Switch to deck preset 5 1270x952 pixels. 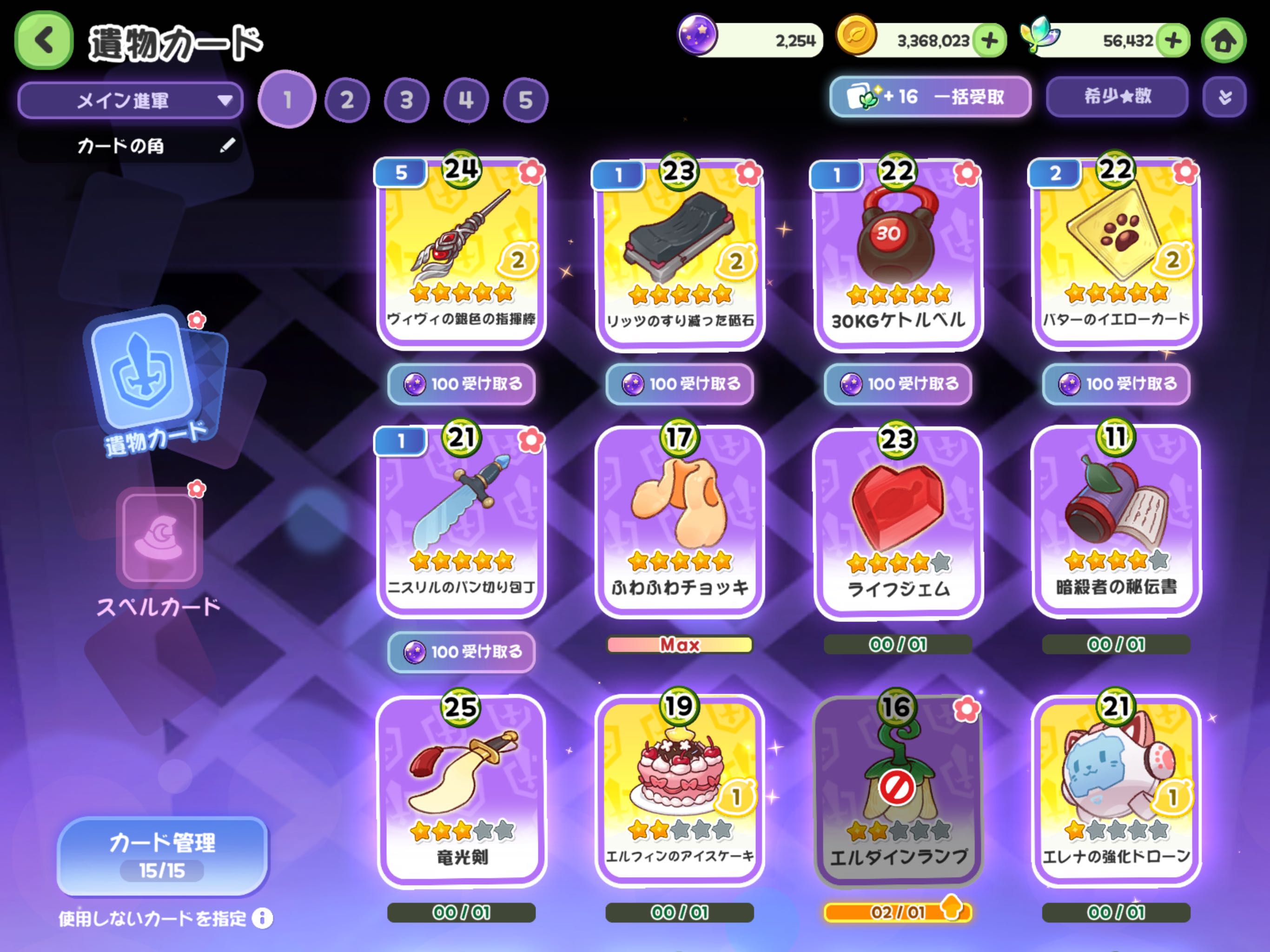point(525,100)
